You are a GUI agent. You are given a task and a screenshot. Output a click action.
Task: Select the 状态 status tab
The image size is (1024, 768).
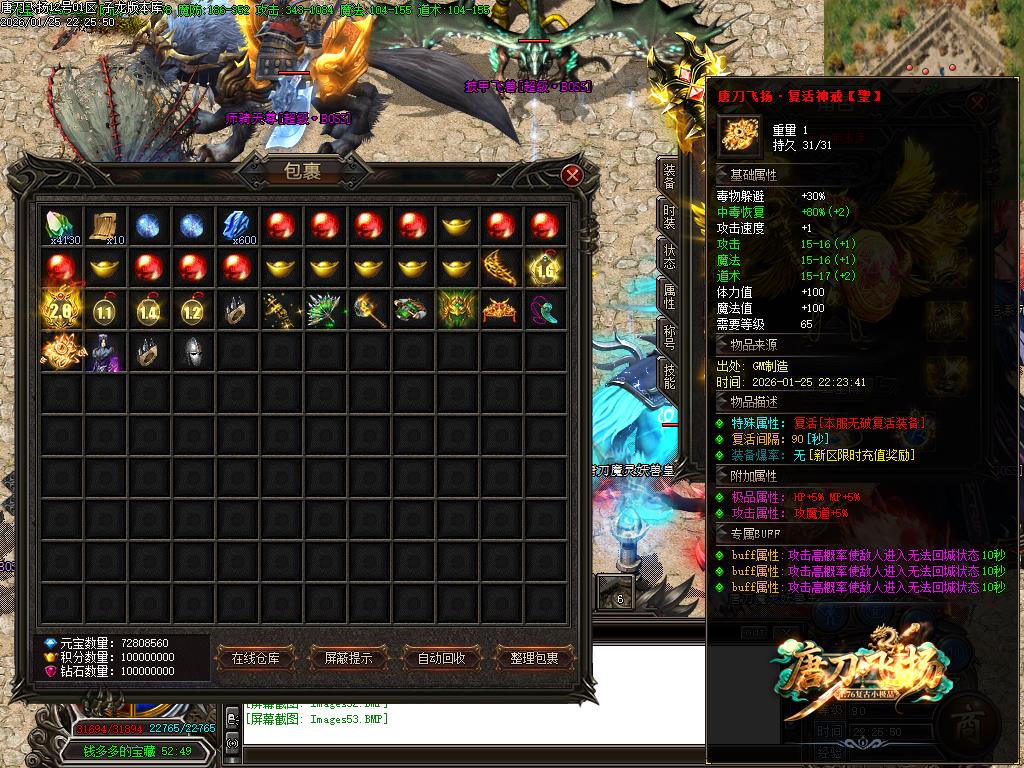click(x=669, y=256)
